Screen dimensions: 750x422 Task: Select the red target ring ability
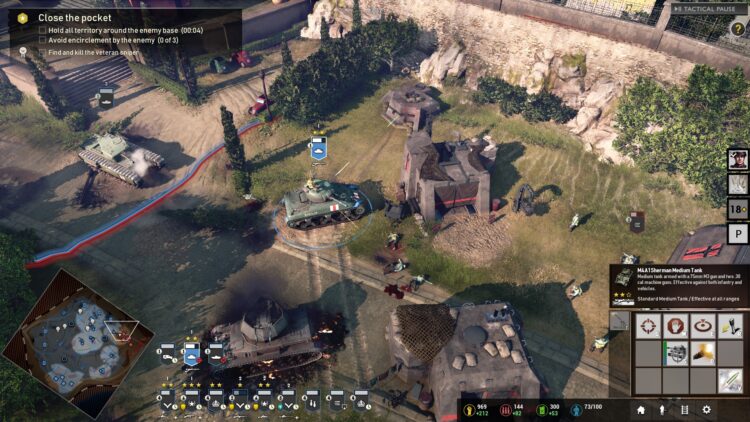(704, 326)
